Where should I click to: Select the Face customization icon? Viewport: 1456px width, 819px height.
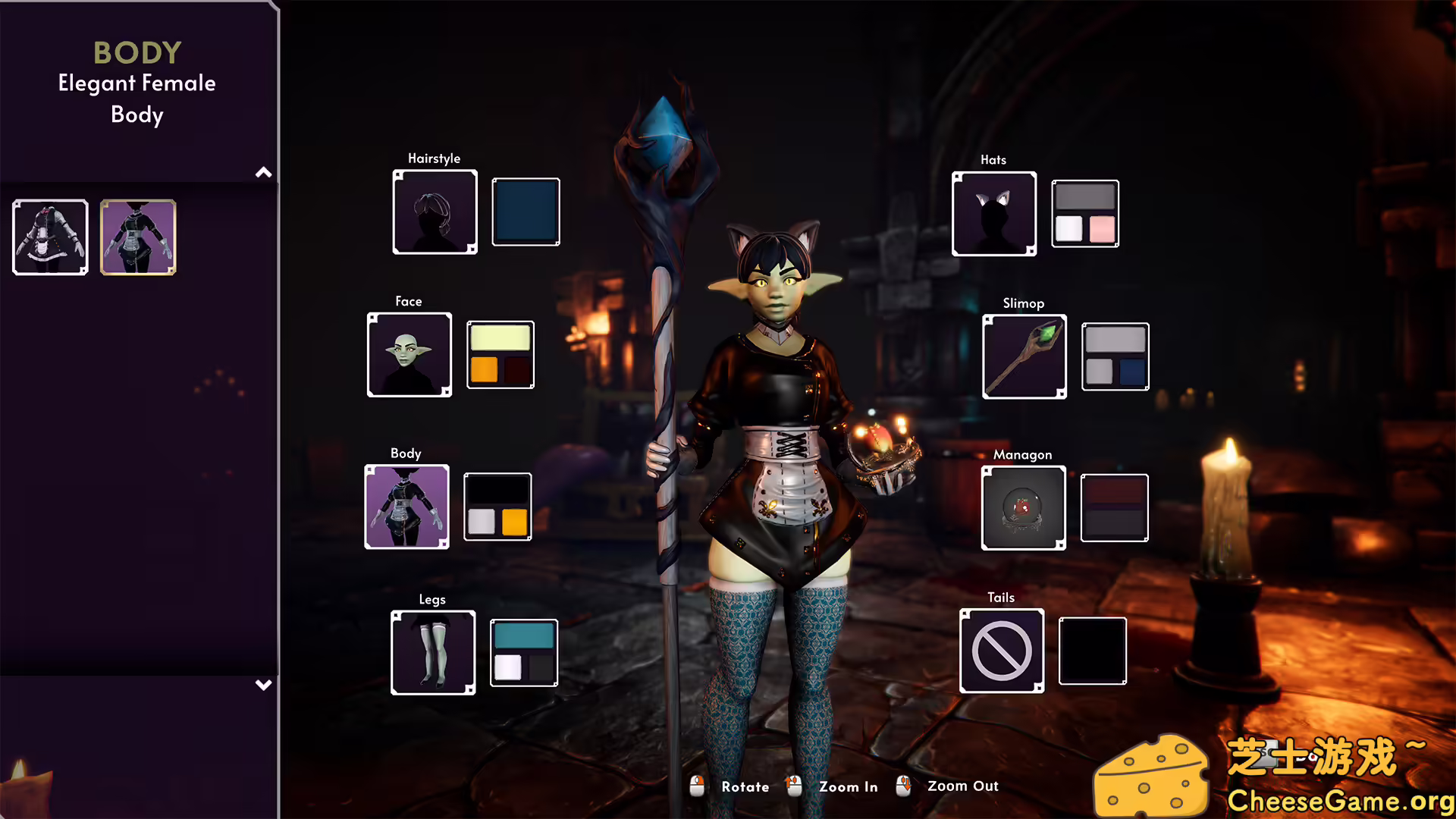(x=409, y=354)
